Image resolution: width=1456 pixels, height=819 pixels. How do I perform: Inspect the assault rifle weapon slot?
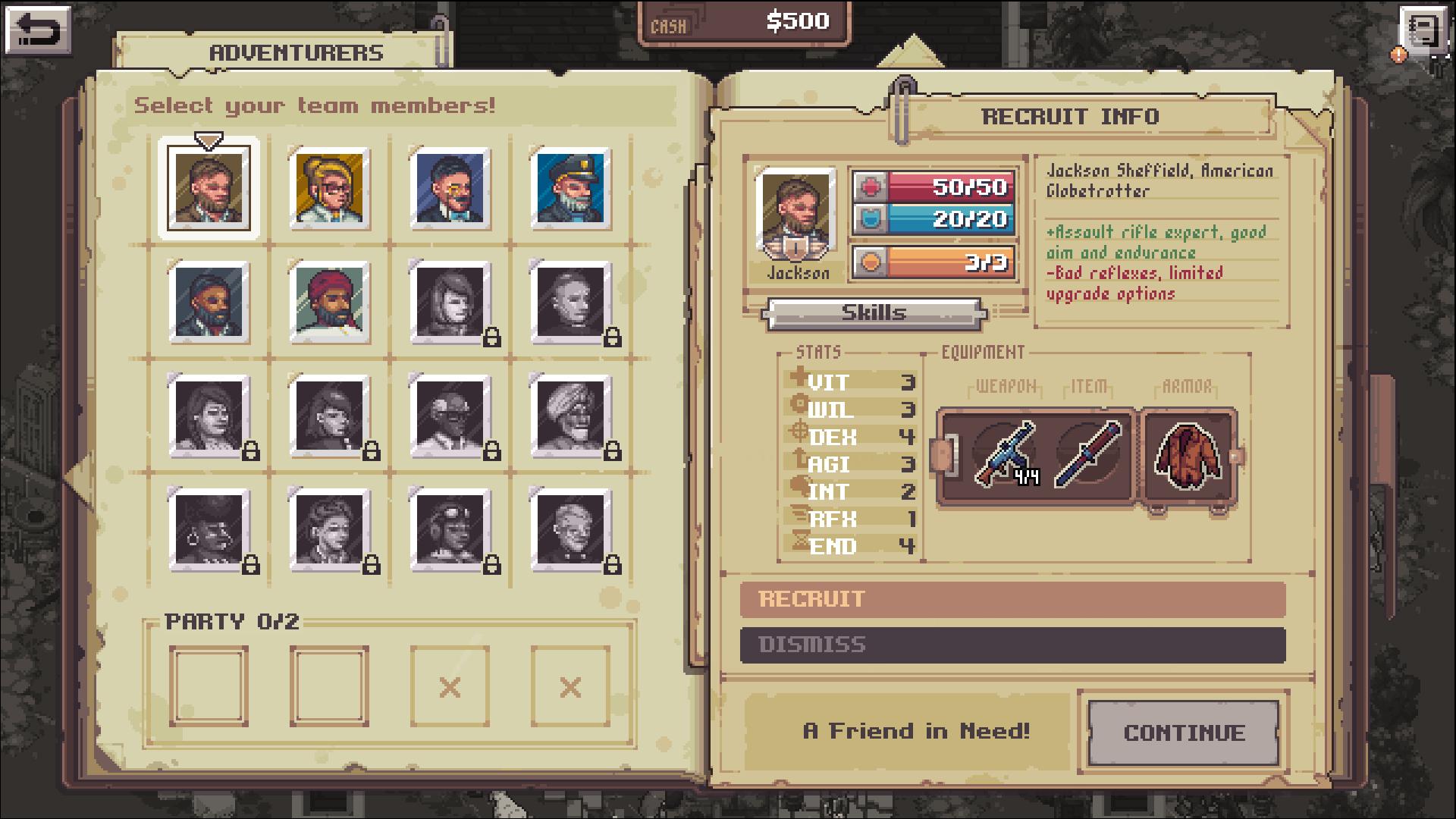click(1004, 453)
